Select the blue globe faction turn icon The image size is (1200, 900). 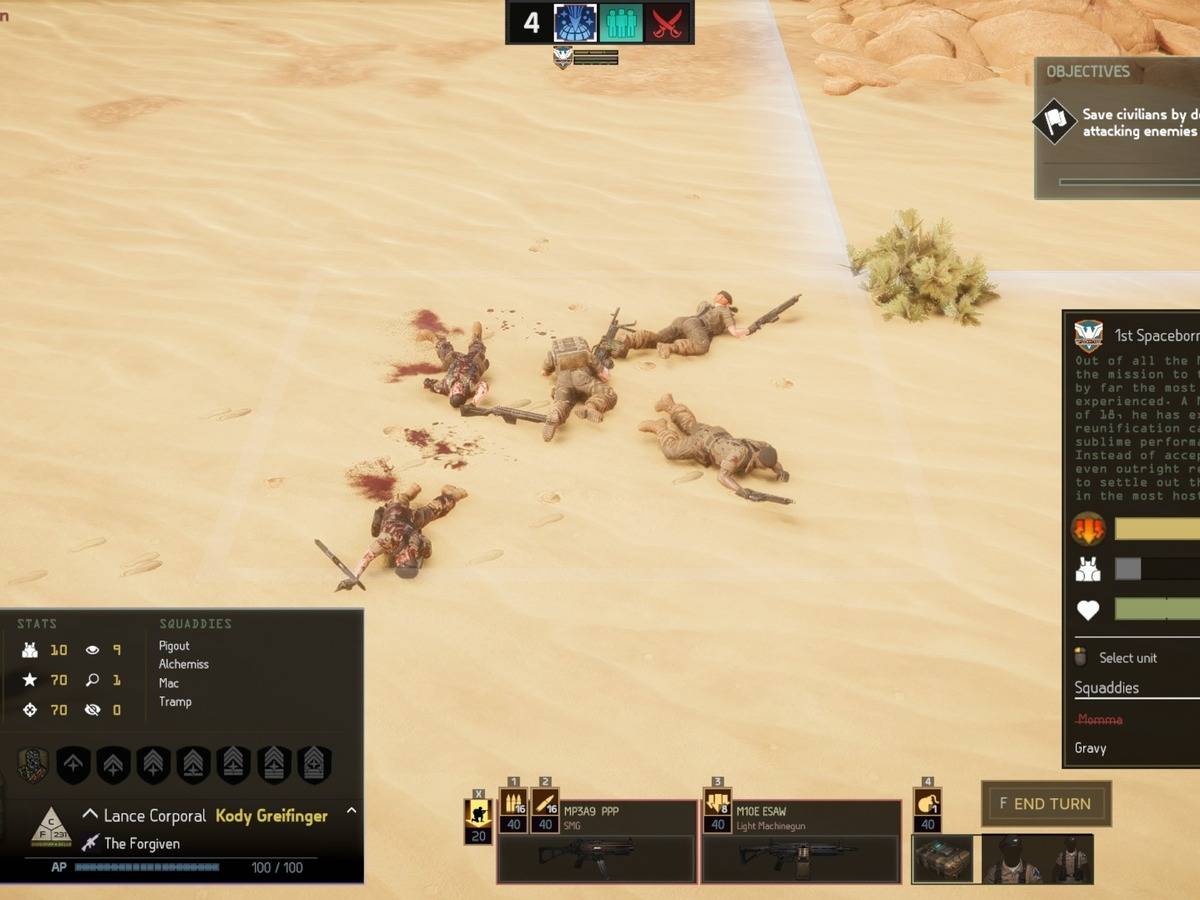[575, 23]
